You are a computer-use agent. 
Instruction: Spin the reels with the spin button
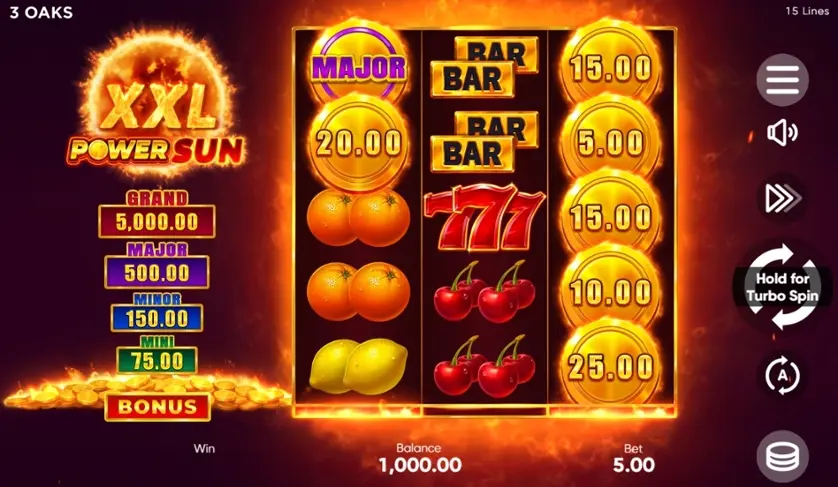782,287
